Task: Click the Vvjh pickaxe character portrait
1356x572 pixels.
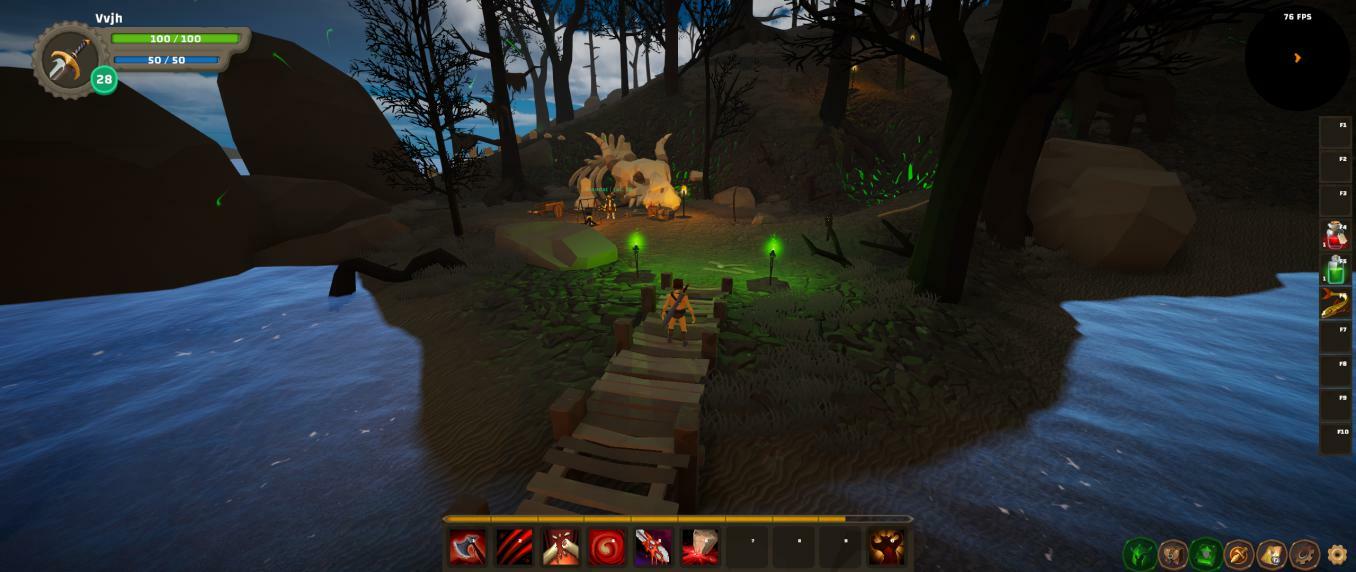Action: [x=68, y=60]
